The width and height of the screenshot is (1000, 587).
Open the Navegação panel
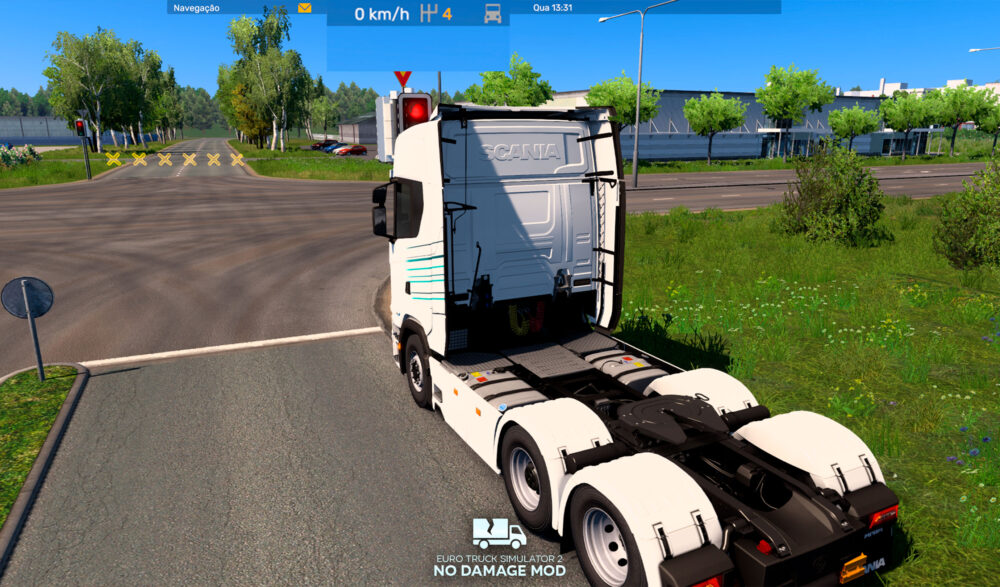tap(197, 8)
